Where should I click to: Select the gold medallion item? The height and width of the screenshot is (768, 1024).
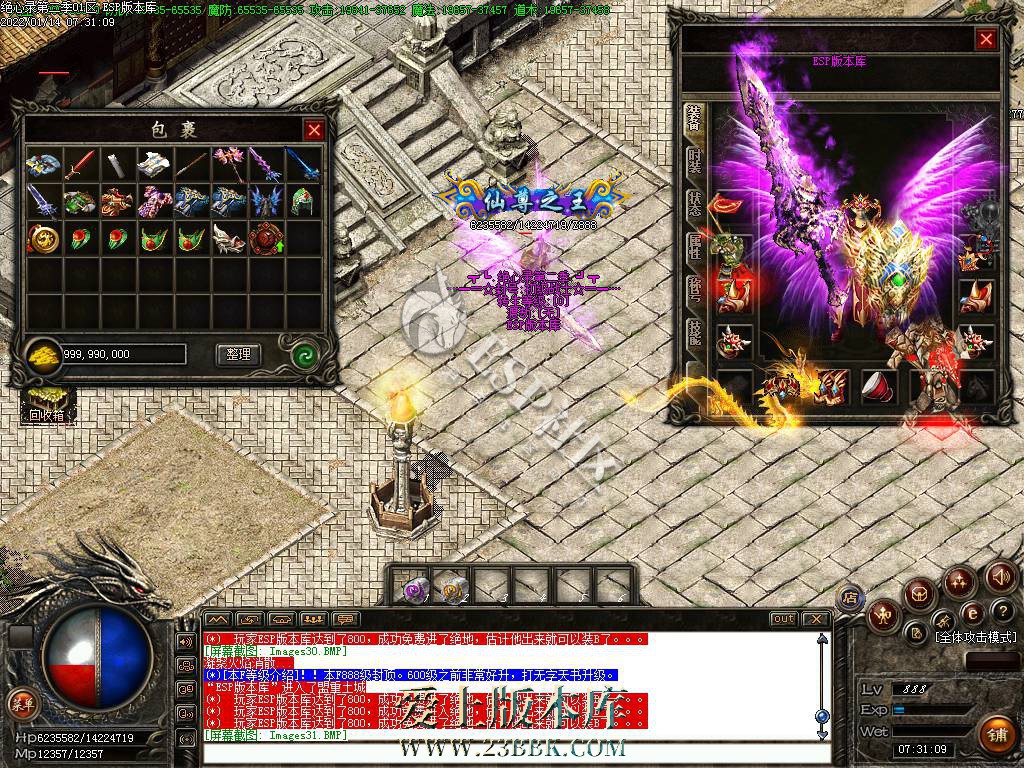(43, 238)
